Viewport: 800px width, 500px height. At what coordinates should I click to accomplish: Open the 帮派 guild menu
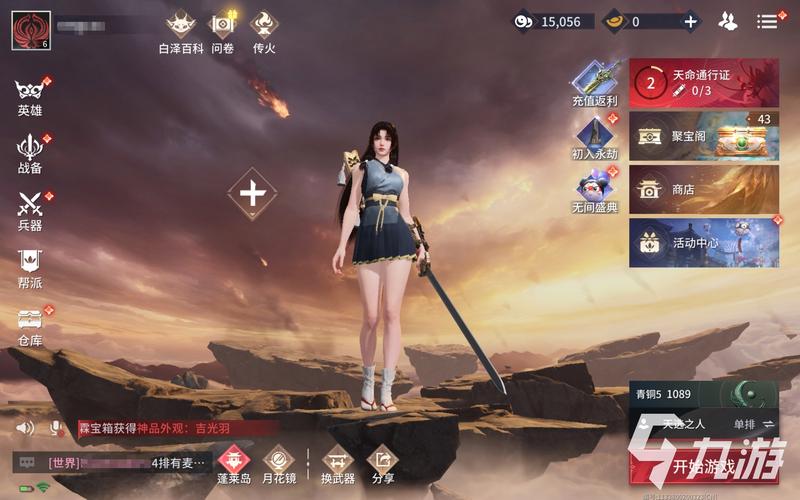tap(30, 267)
